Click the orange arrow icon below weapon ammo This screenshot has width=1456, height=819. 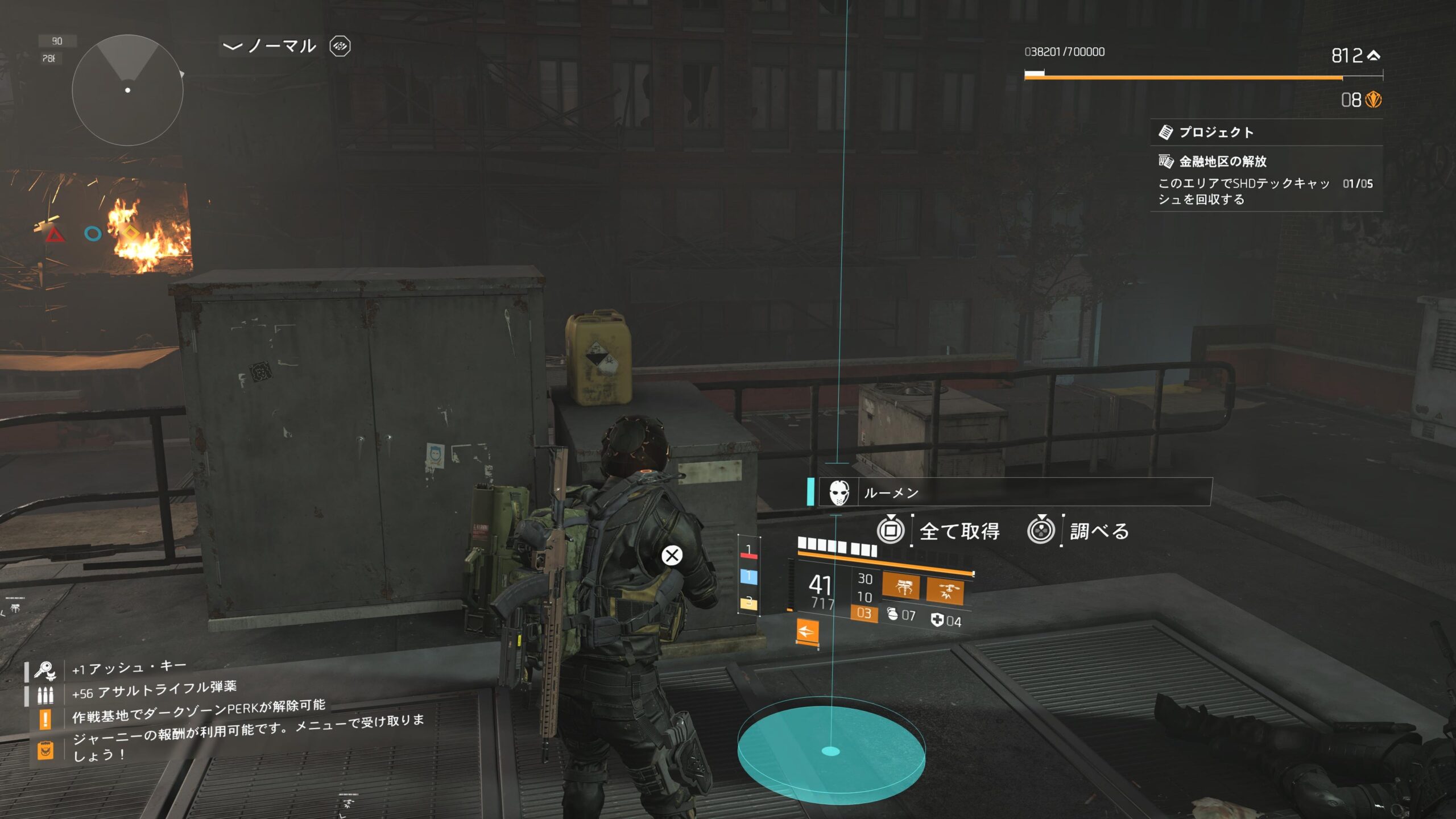[x=807, y=631]
